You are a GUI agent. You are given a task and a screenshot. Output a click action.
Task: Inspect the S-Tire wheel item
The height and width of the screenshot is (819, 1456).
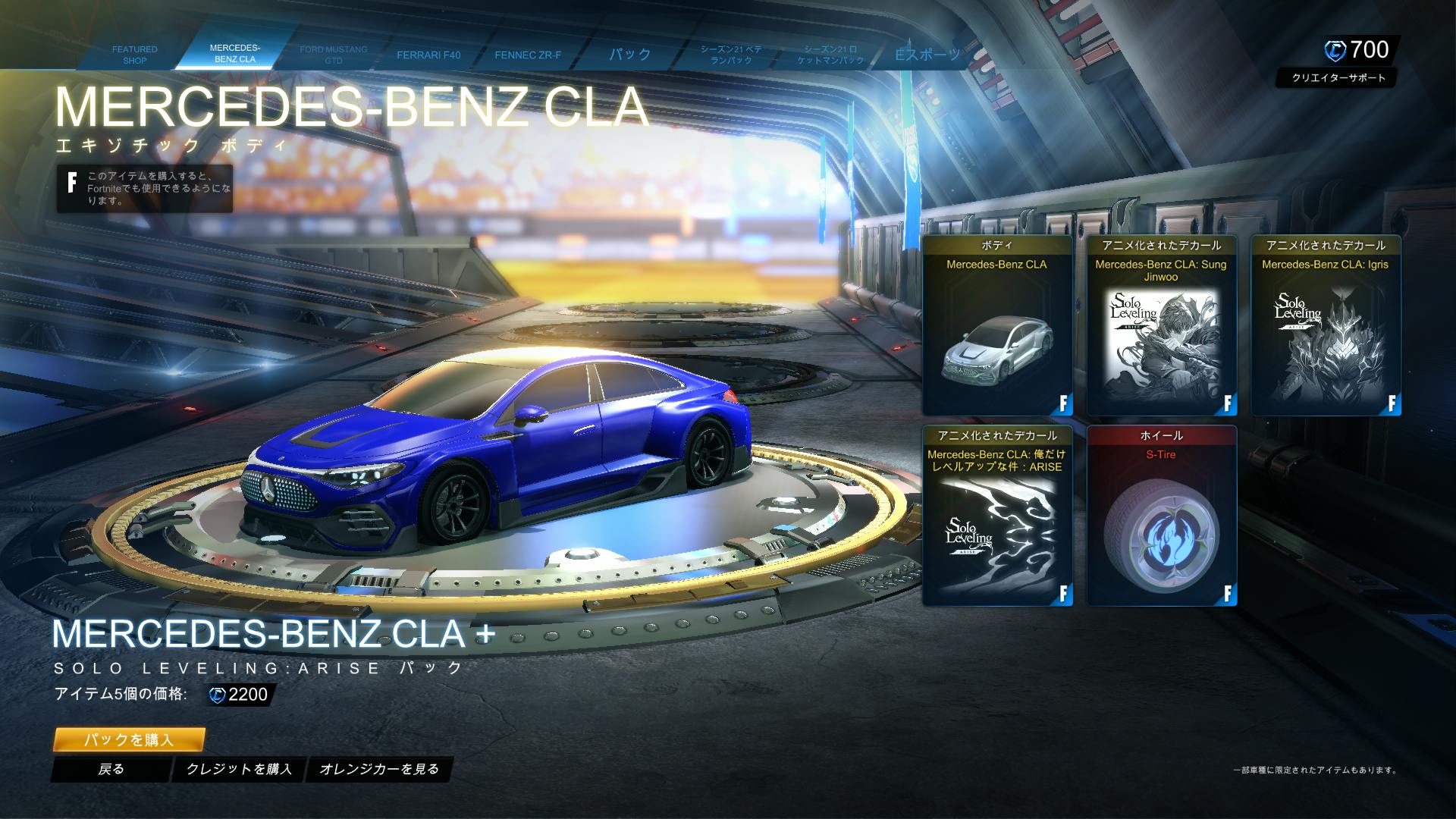[1161, 516]
